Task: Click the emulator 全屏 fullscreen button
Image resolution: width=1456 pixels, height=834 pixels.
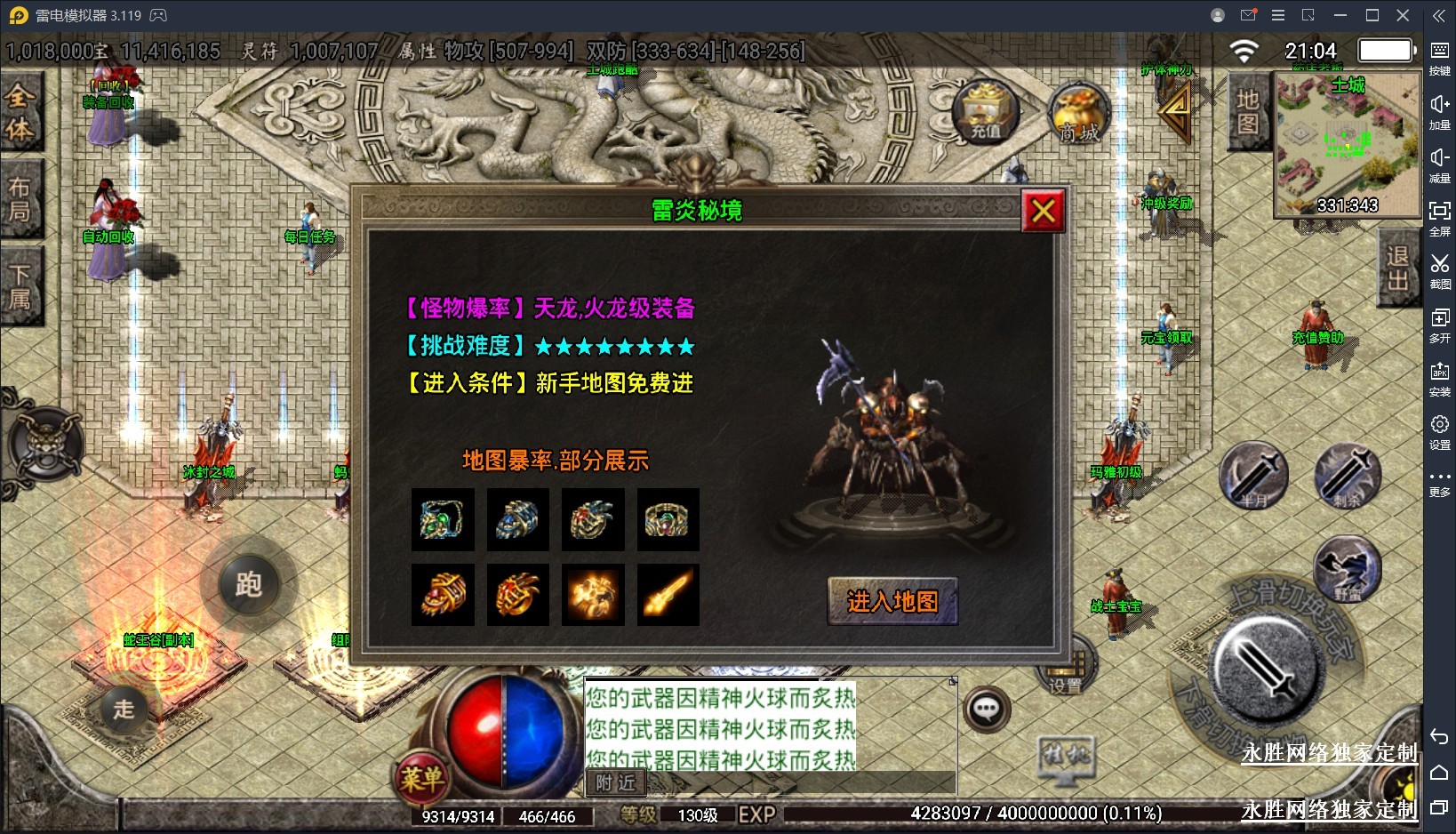Action: click(1440, 216)
